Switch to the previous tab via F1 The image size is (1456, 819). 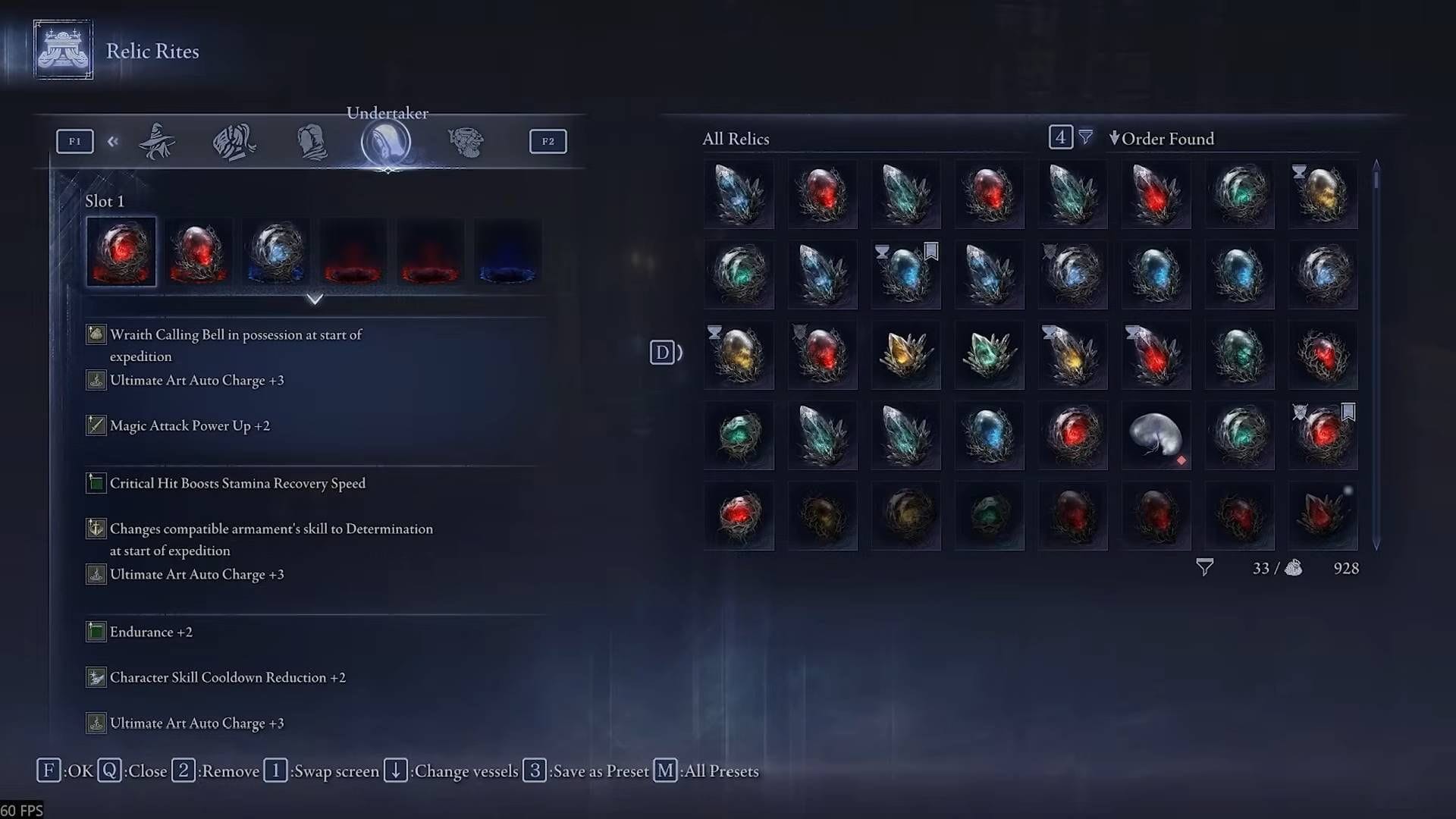pos(74,141)
